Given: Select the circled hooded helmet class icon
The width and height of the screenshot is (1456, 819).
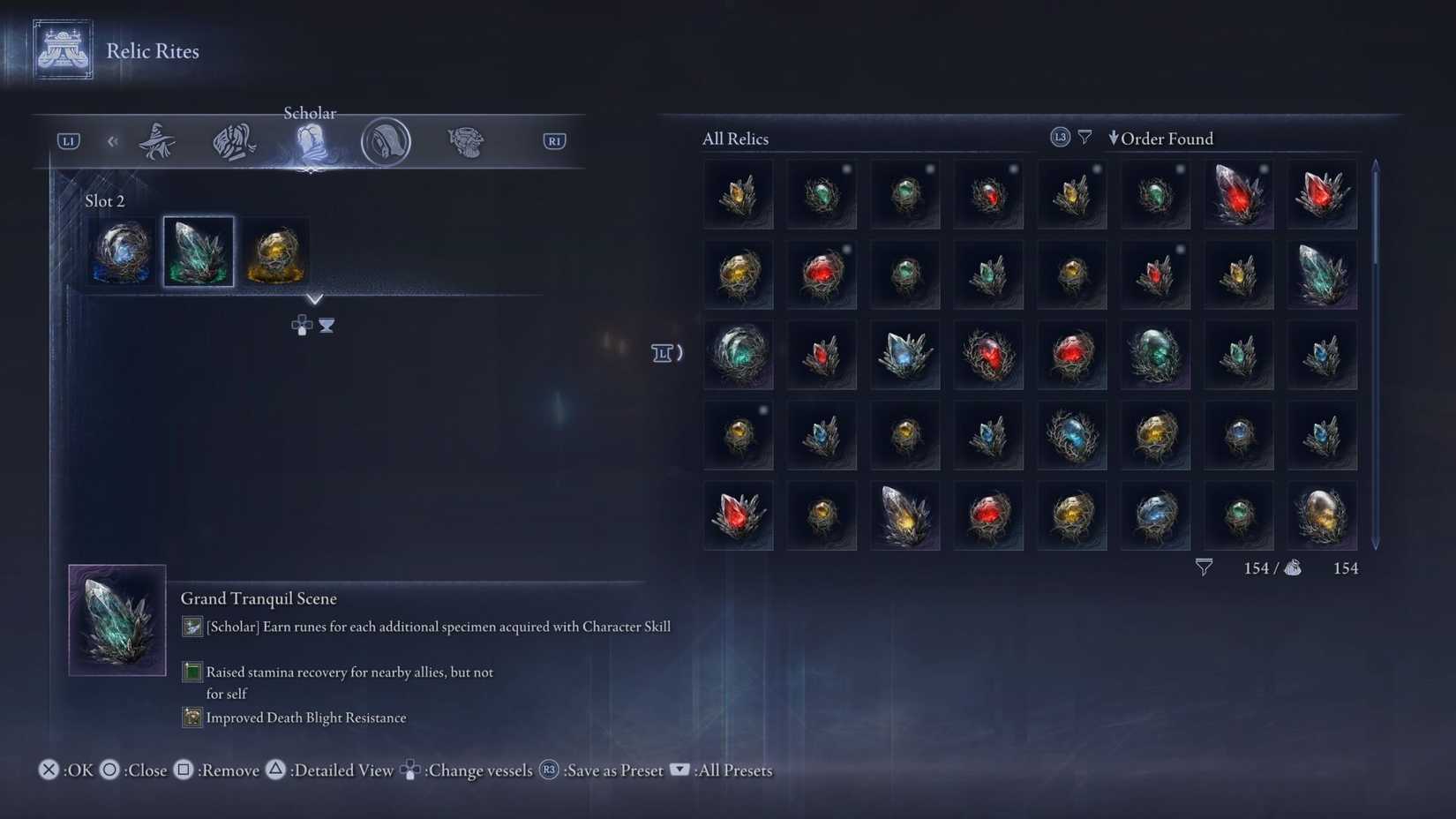Looking at the screenshot, I should [387, 140].
